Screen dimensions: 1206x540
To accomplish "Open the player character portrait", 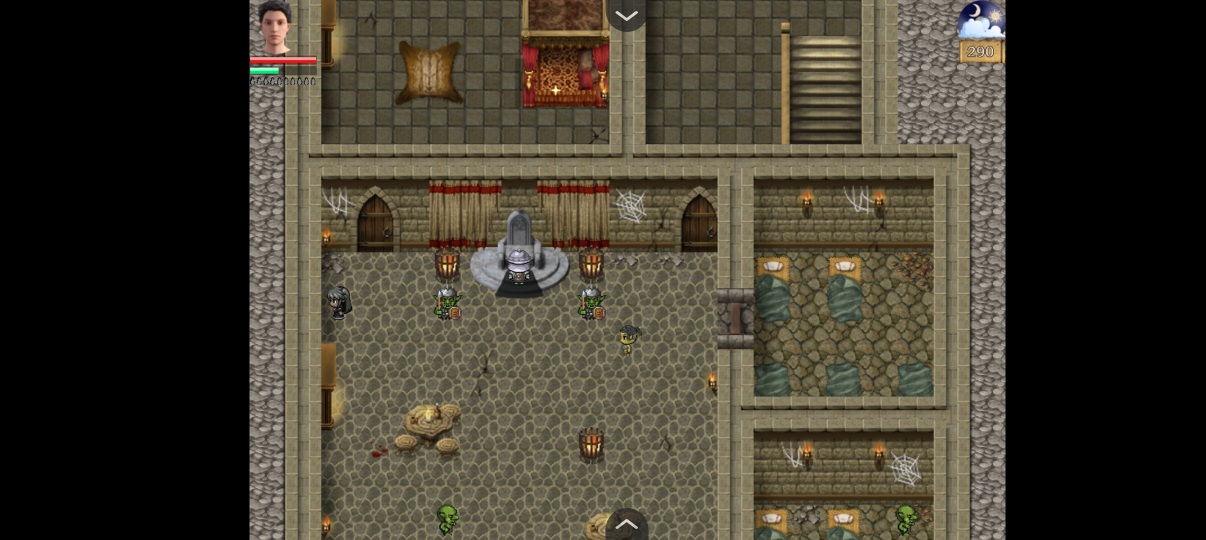I will pos(273,27).
